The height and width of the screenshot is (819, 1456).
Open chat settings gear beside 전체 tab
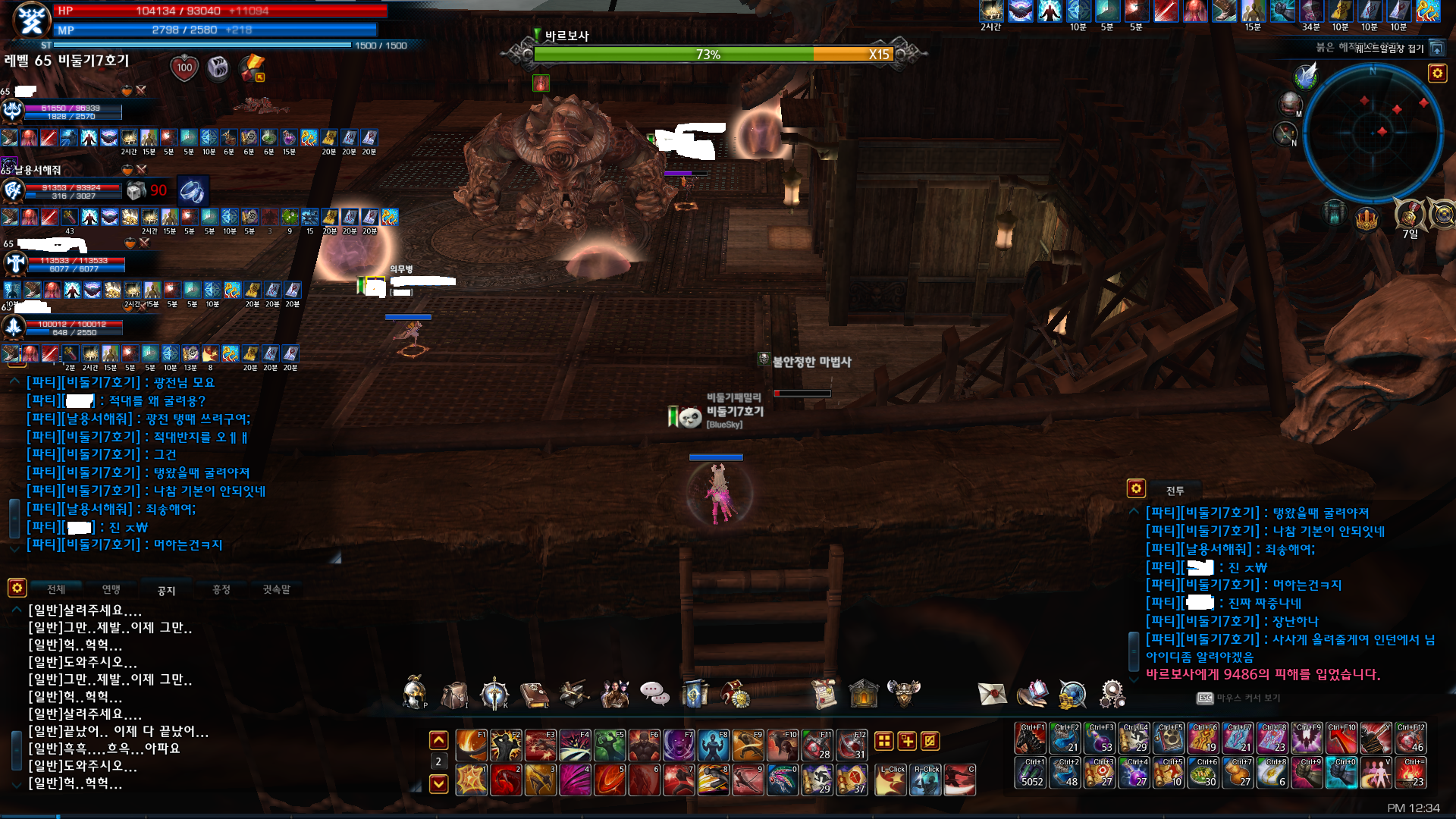pyautogui.click(x=17, y=588)
